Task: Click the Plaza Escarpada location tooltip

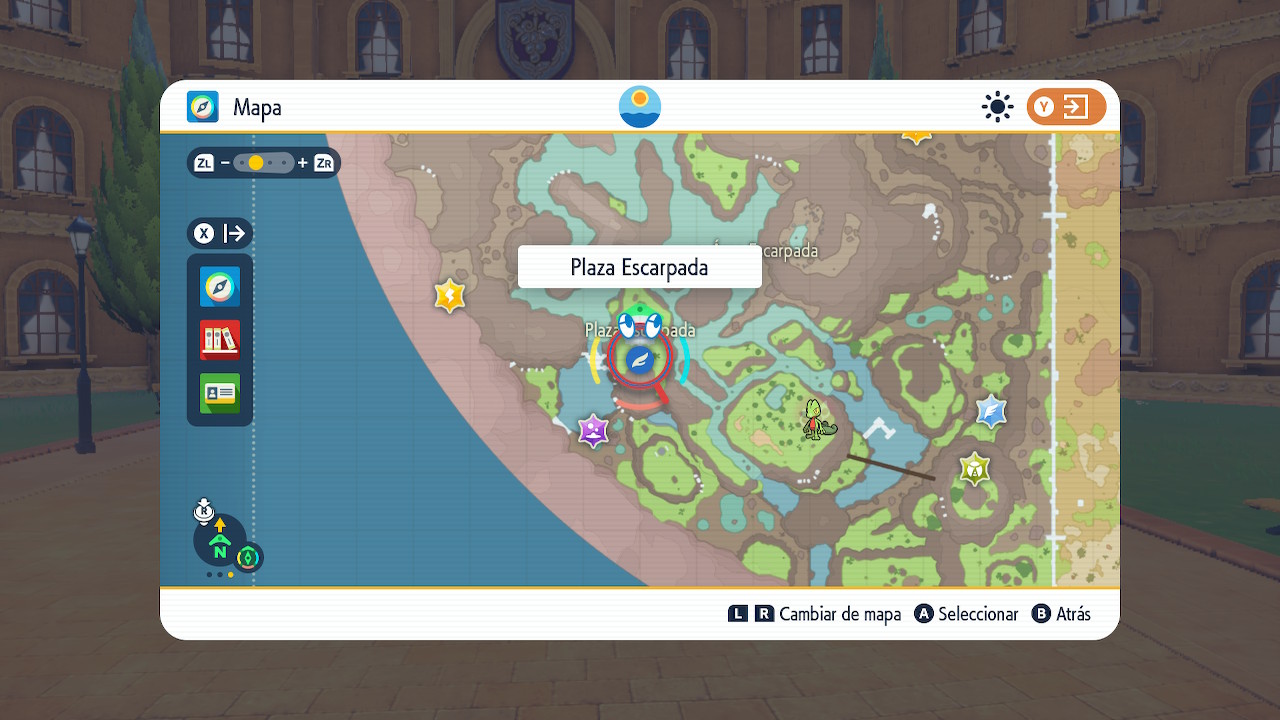Action: [639, 268]
